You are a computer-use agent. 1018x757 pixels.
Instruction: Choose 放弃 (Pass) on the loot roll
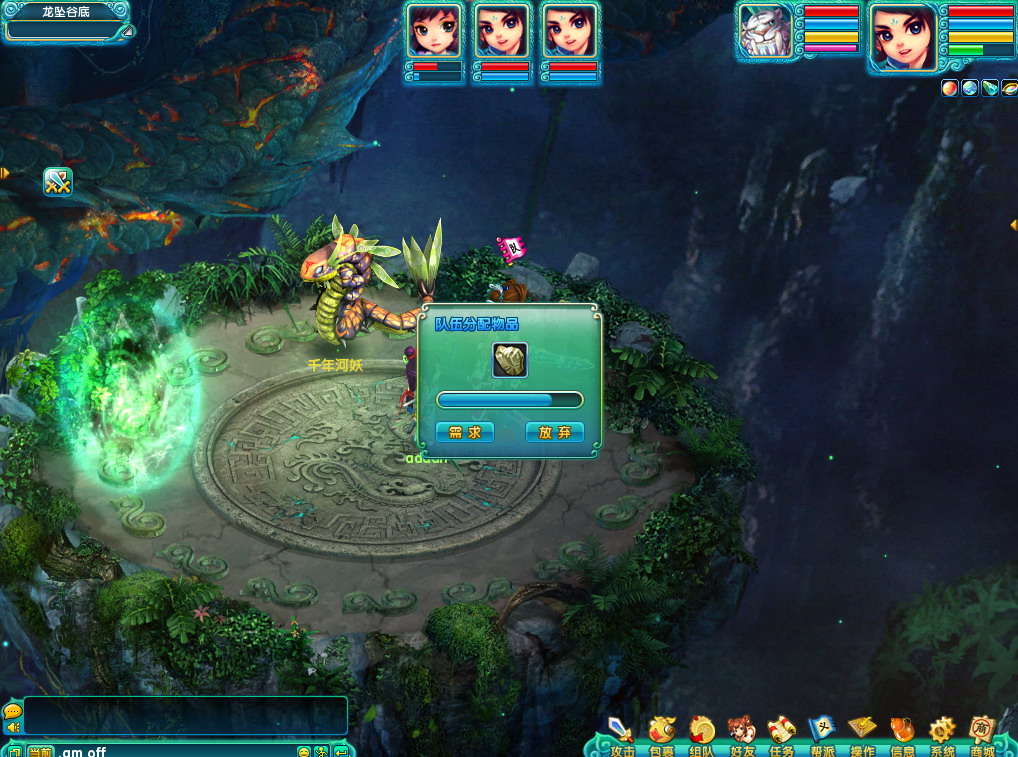pyautogui.click(x=554, y=432)
